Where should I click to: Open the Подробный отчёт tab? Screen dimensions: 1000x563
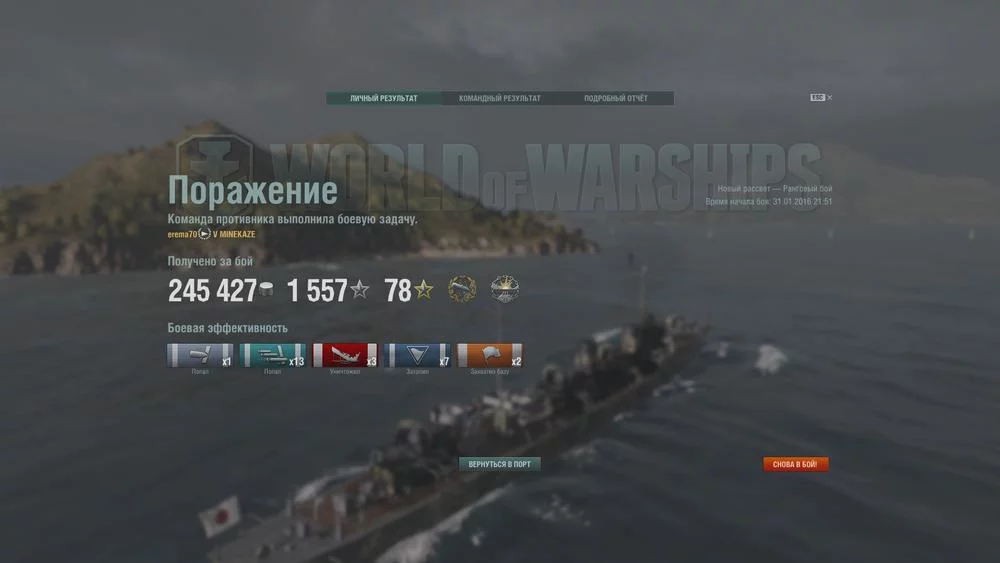point(616,99)
